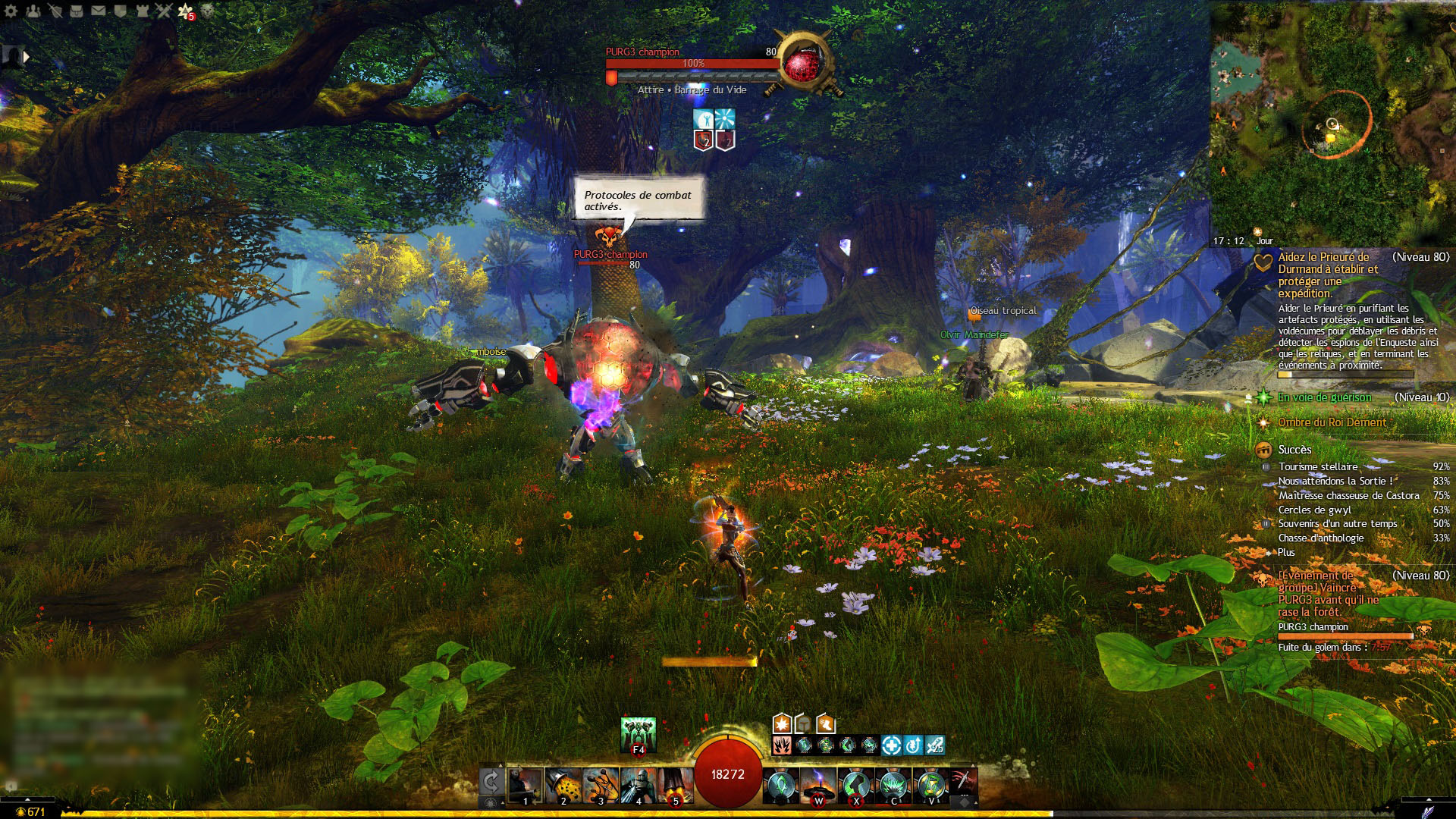Open the contacts and LFG panel
1456x819 pixels.
coord(33,11)
